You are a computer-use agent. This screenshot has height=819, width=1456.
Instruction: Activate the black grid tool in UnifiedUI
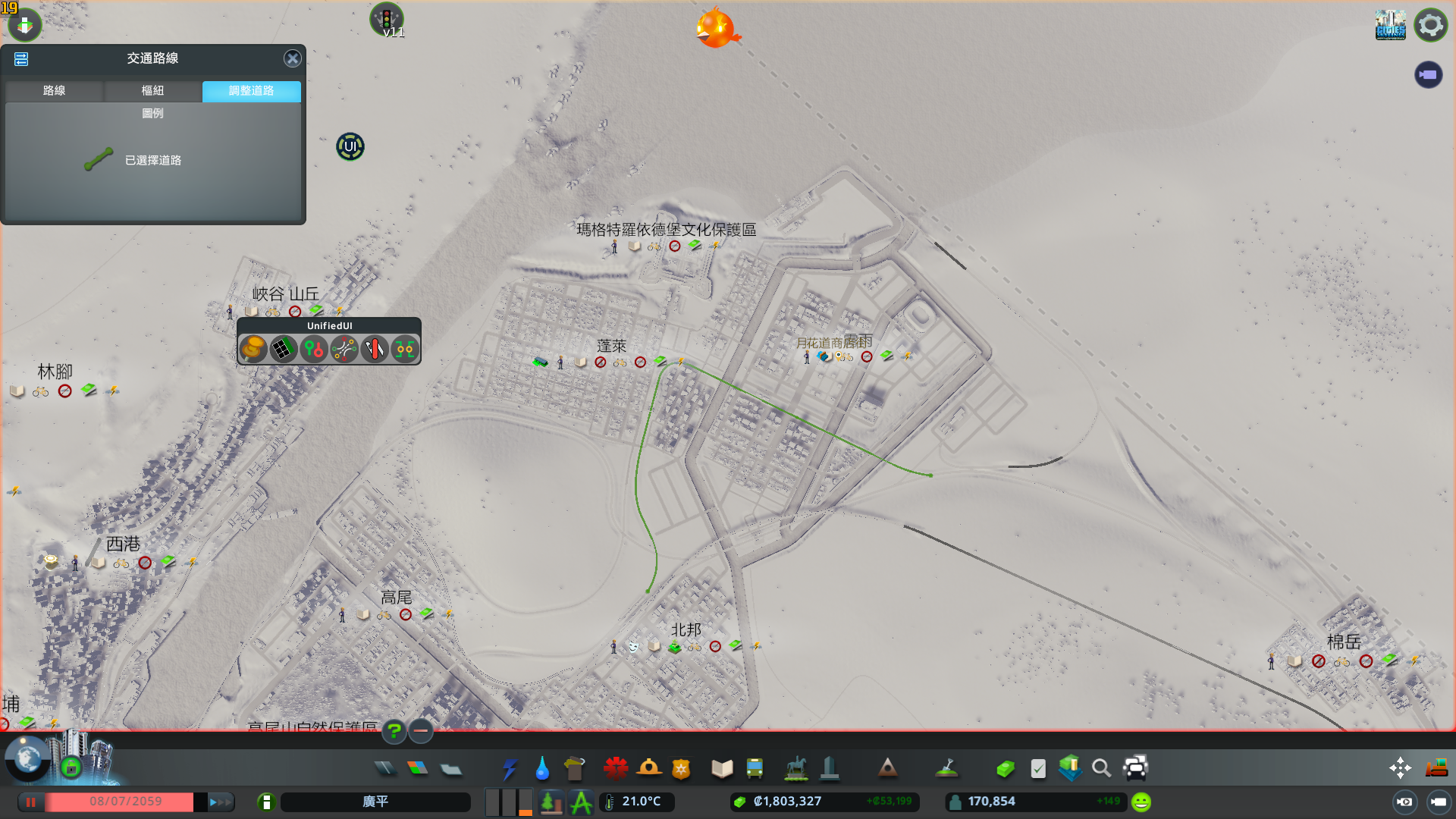pos(283,349)
